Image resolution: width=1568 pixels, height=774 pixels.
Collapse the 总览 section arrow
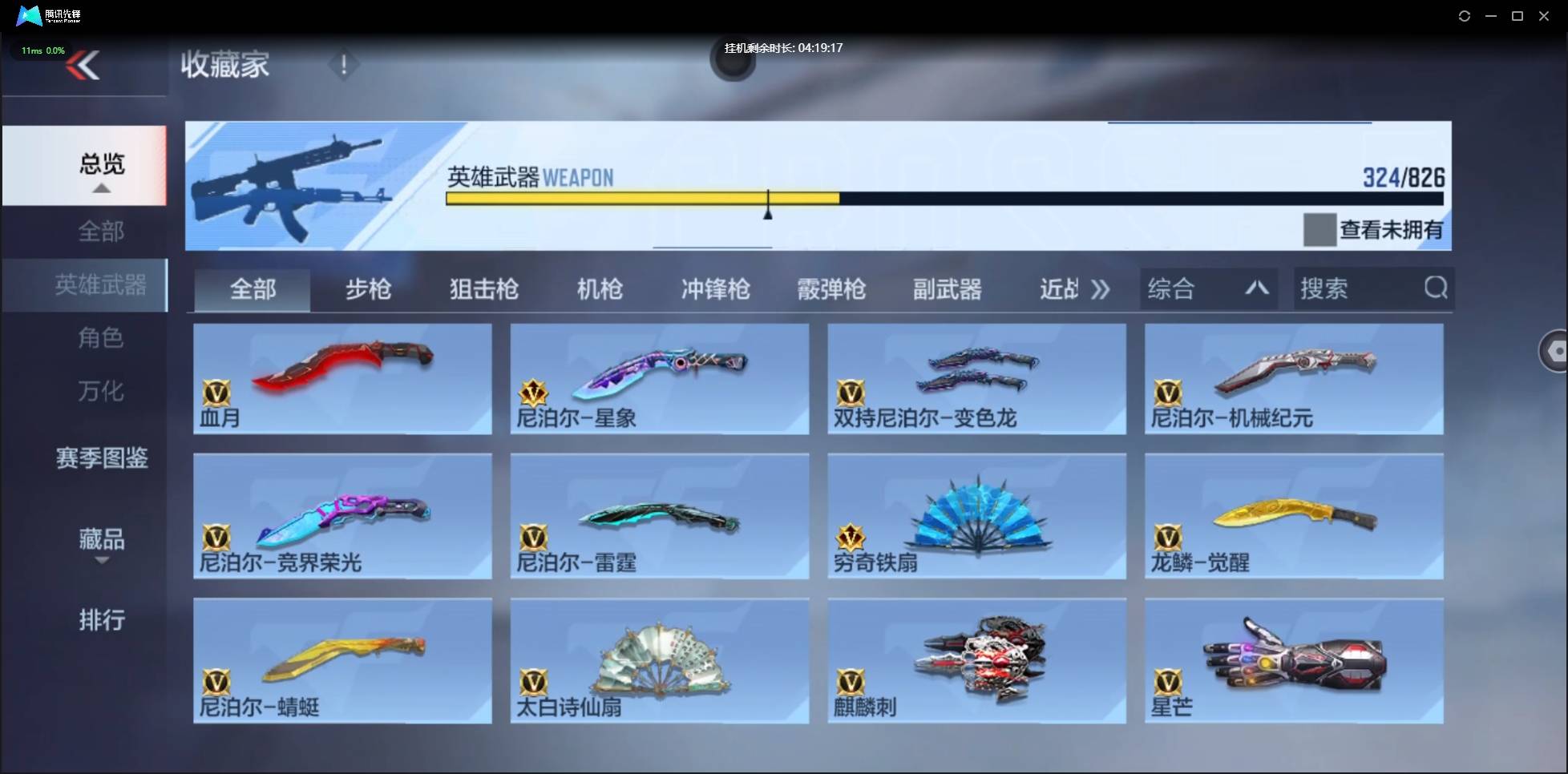[x=101, y=187]
